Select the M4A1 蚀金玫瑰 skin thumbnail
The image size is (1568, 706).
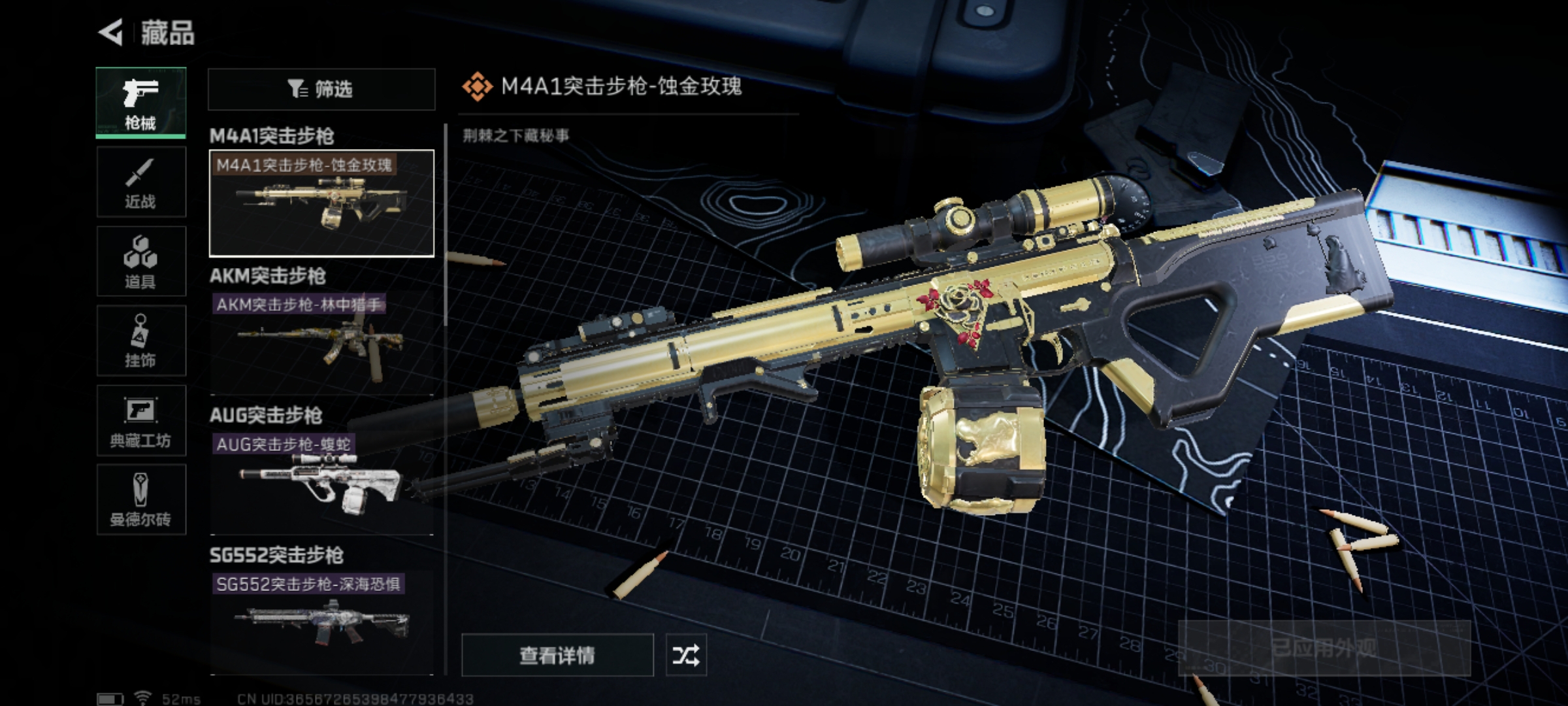pyautogui.click(x=321, y=203)
